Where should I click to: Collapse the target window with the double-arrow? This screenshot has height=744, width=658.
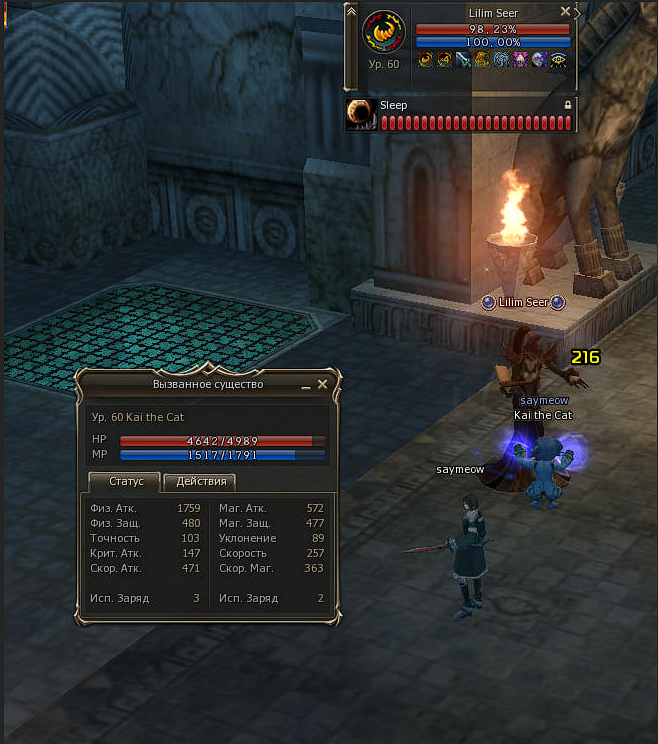[x=351, y=11]
